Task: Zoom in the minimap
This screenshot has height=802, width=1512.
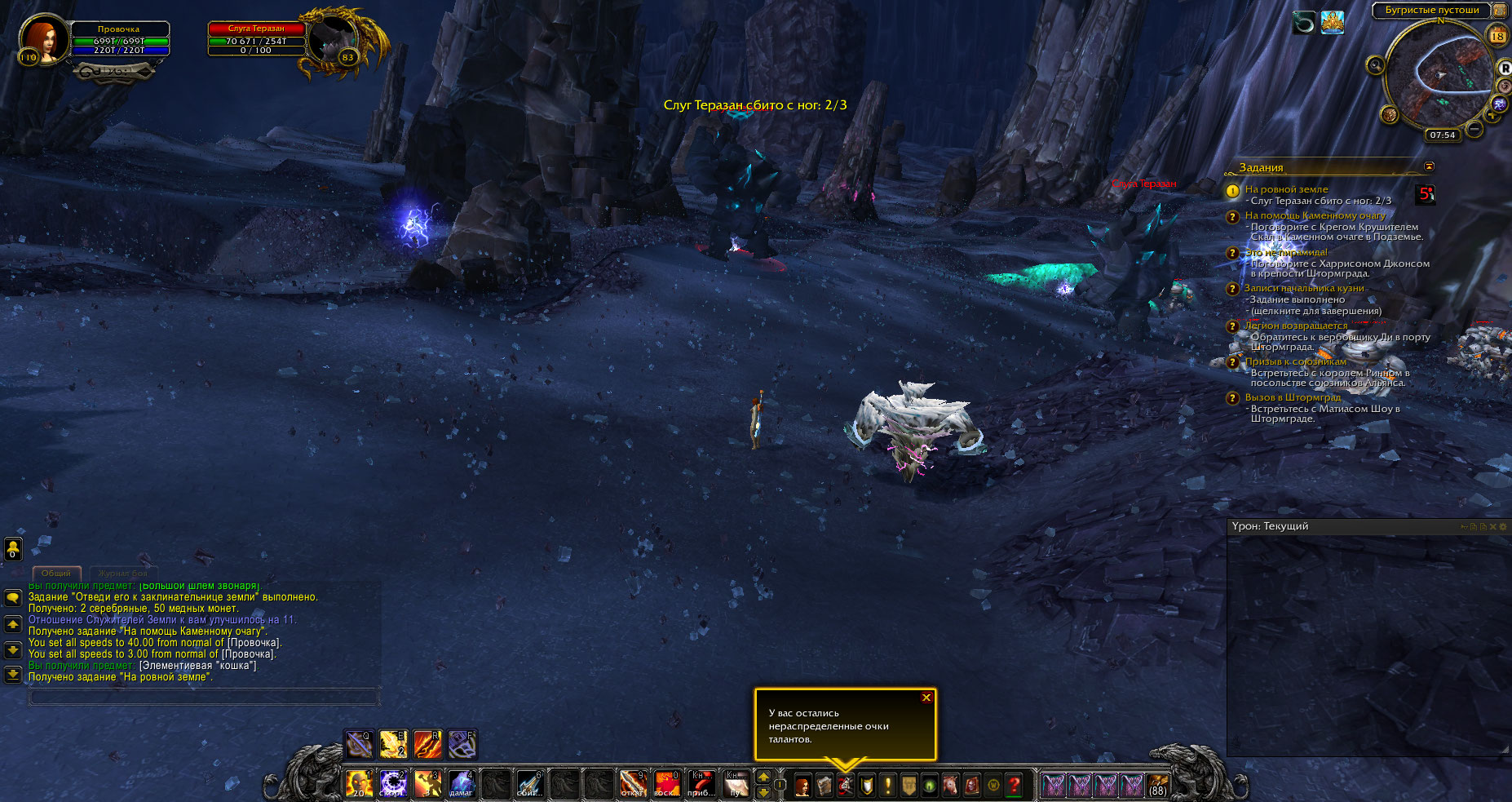Action: (x=1493, y=115)
